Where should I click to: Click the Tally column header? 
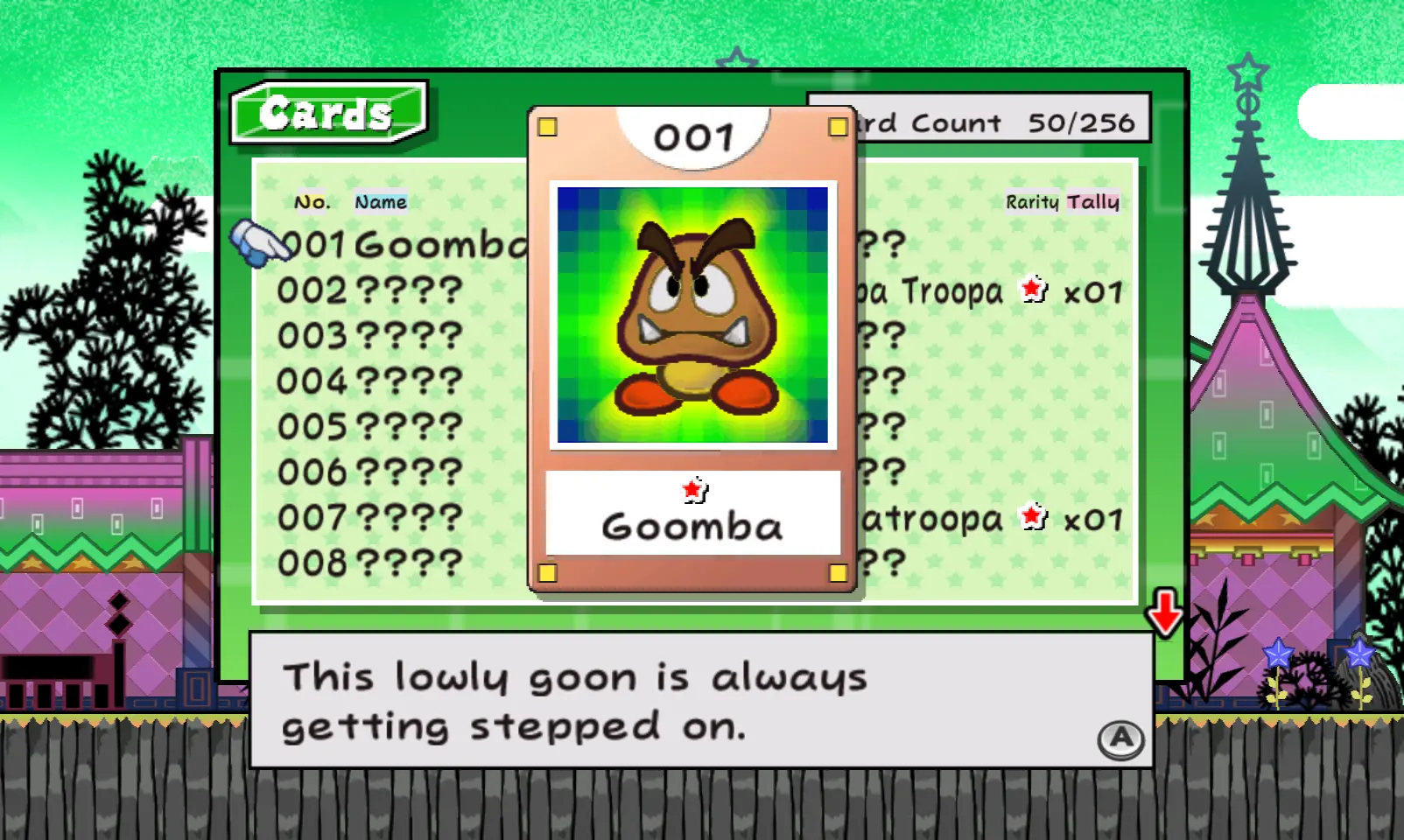pyautogui.click(x=1093, y=202)
